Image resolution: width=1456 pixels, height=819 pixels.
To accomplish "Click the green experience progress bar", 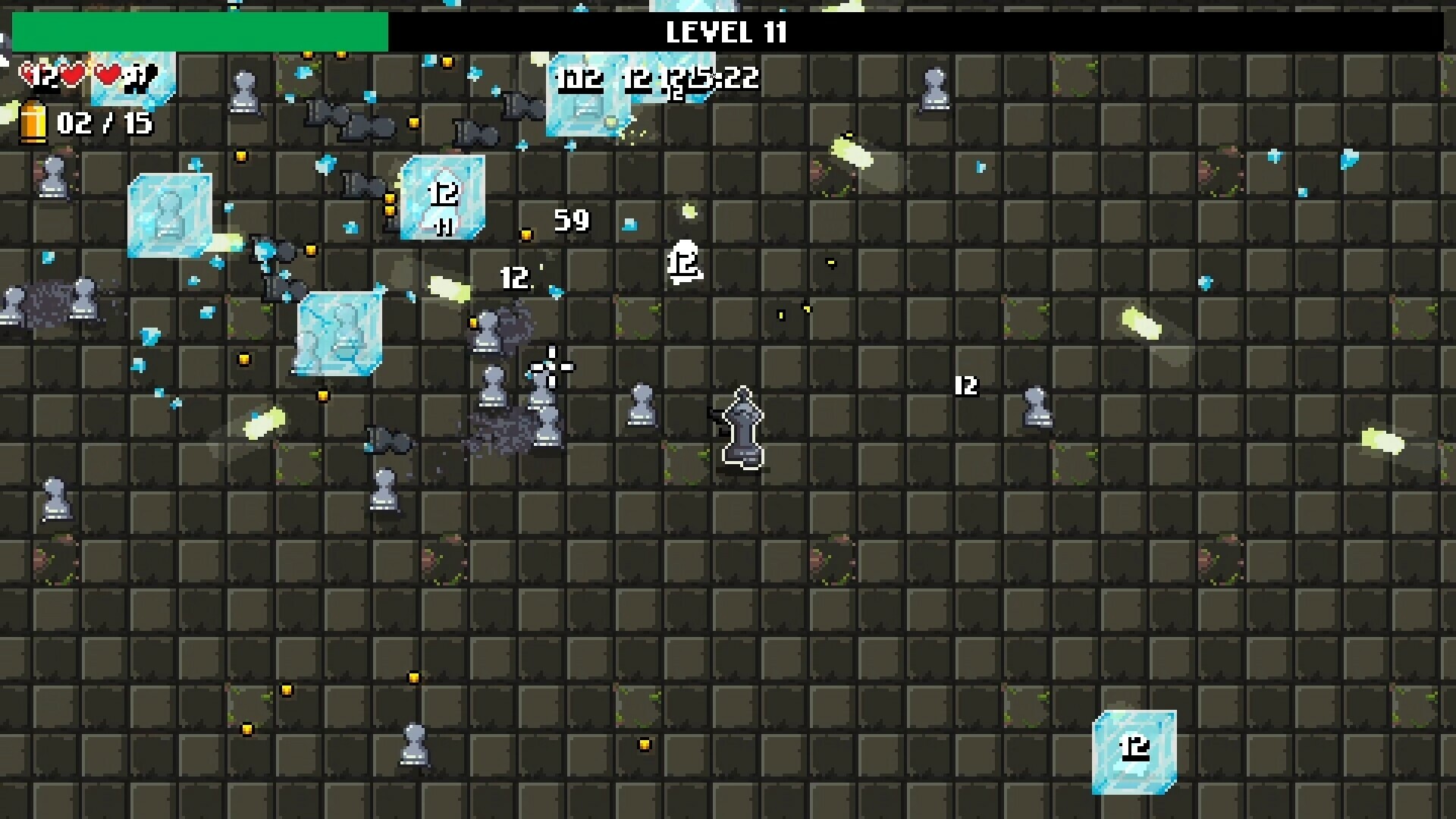I will click(x=197, y=32).
